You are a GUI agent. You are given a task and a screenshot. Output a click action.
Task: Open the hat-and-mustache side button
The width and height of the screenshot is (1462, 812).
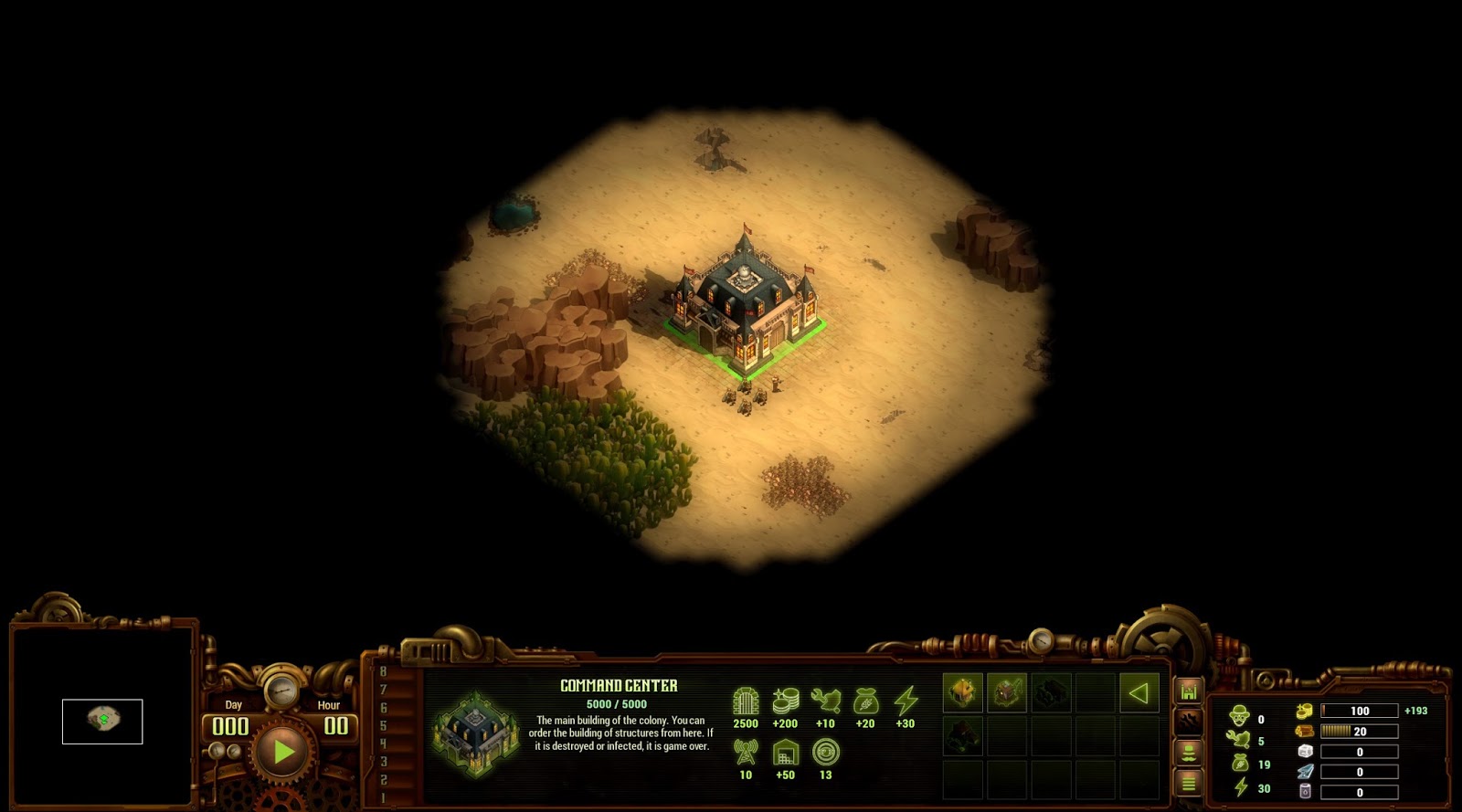coord(1188,752)
